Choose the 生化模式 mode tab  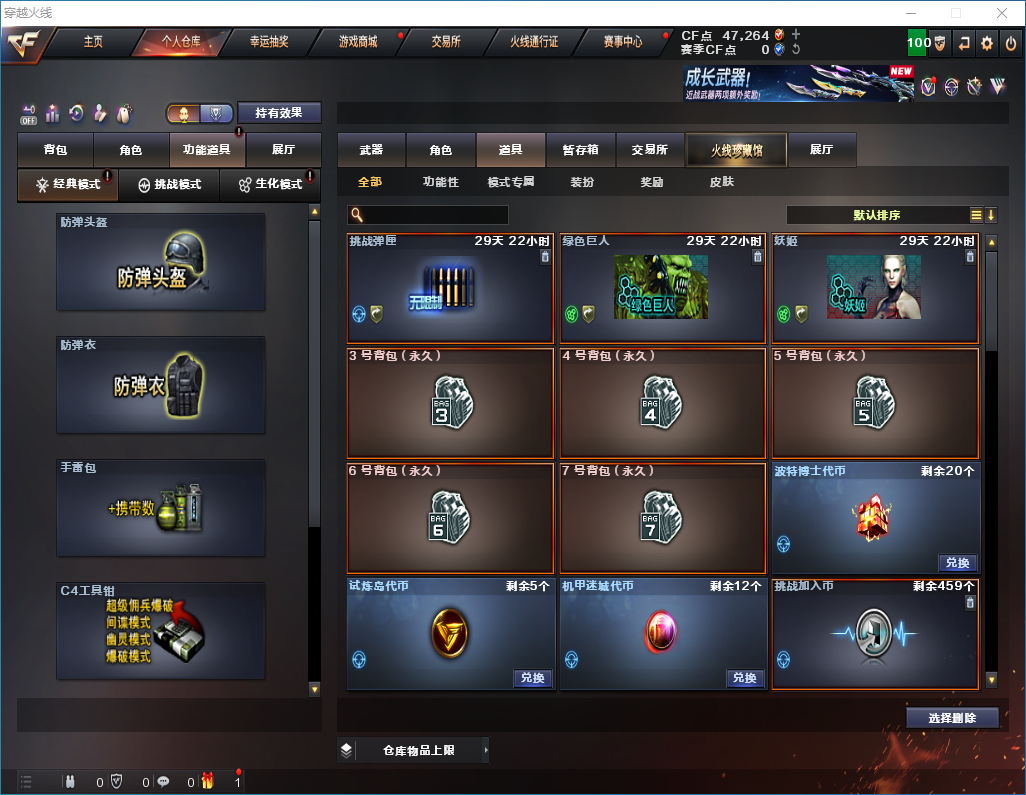(270, 185)
